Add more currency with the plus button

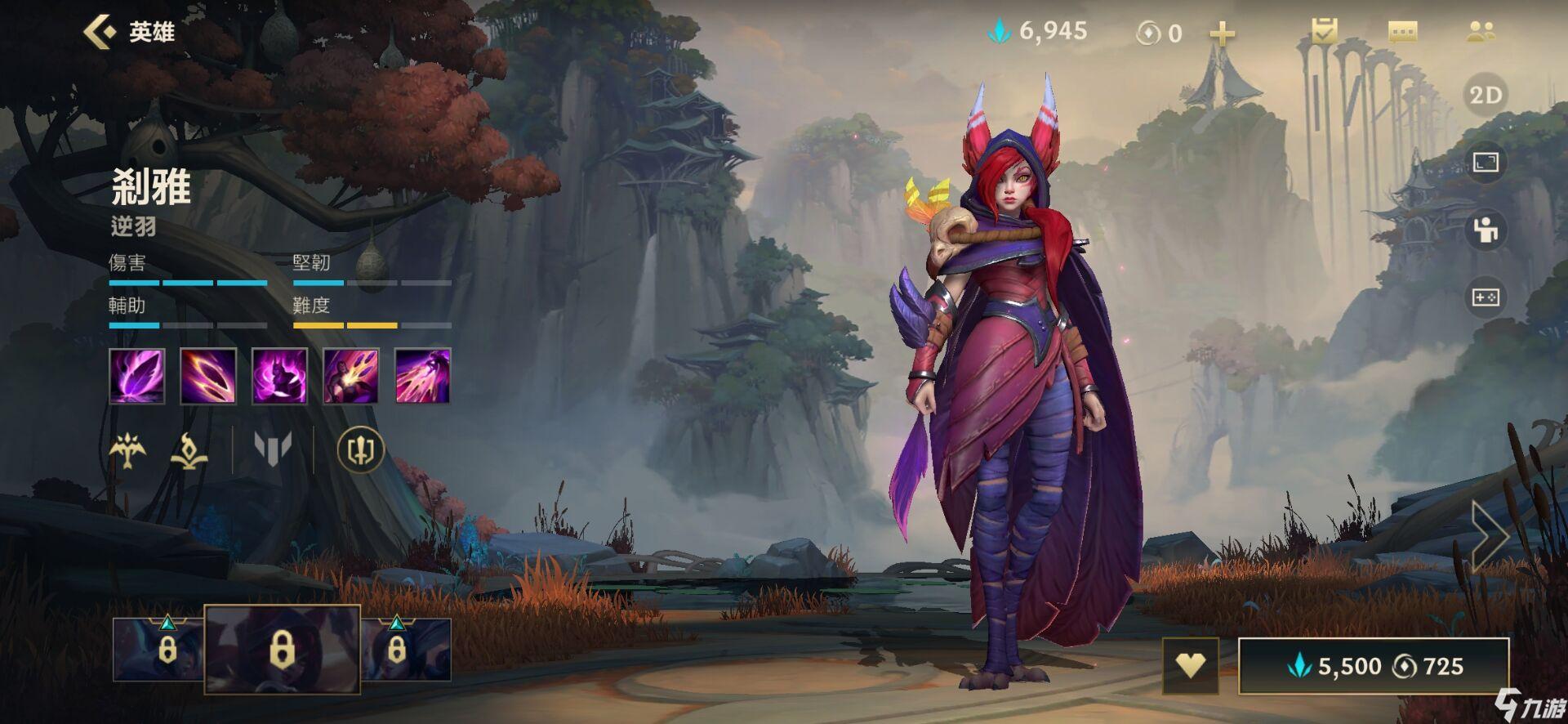pyautogui.click(x=1222, y=34)
